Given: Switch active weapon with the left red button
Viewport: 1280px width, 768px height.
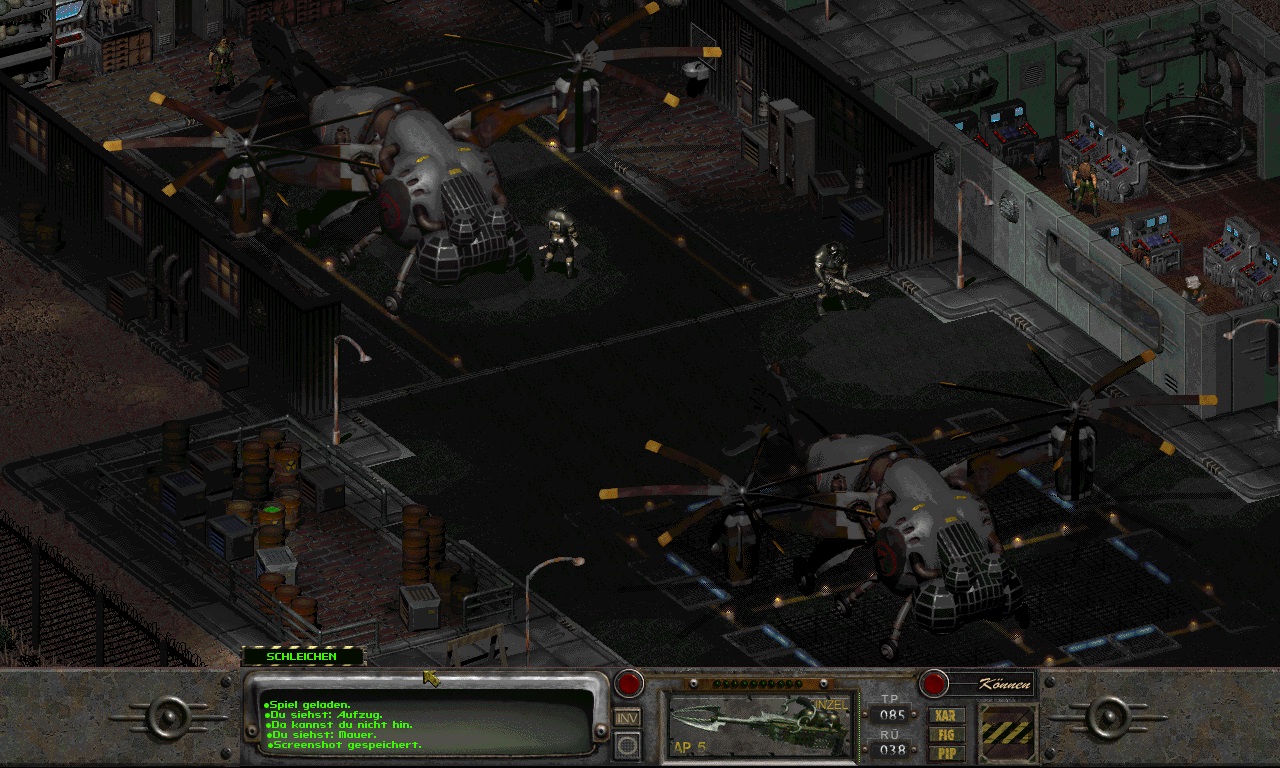Looking at the screenshot, I should click(x=628, y=684).
